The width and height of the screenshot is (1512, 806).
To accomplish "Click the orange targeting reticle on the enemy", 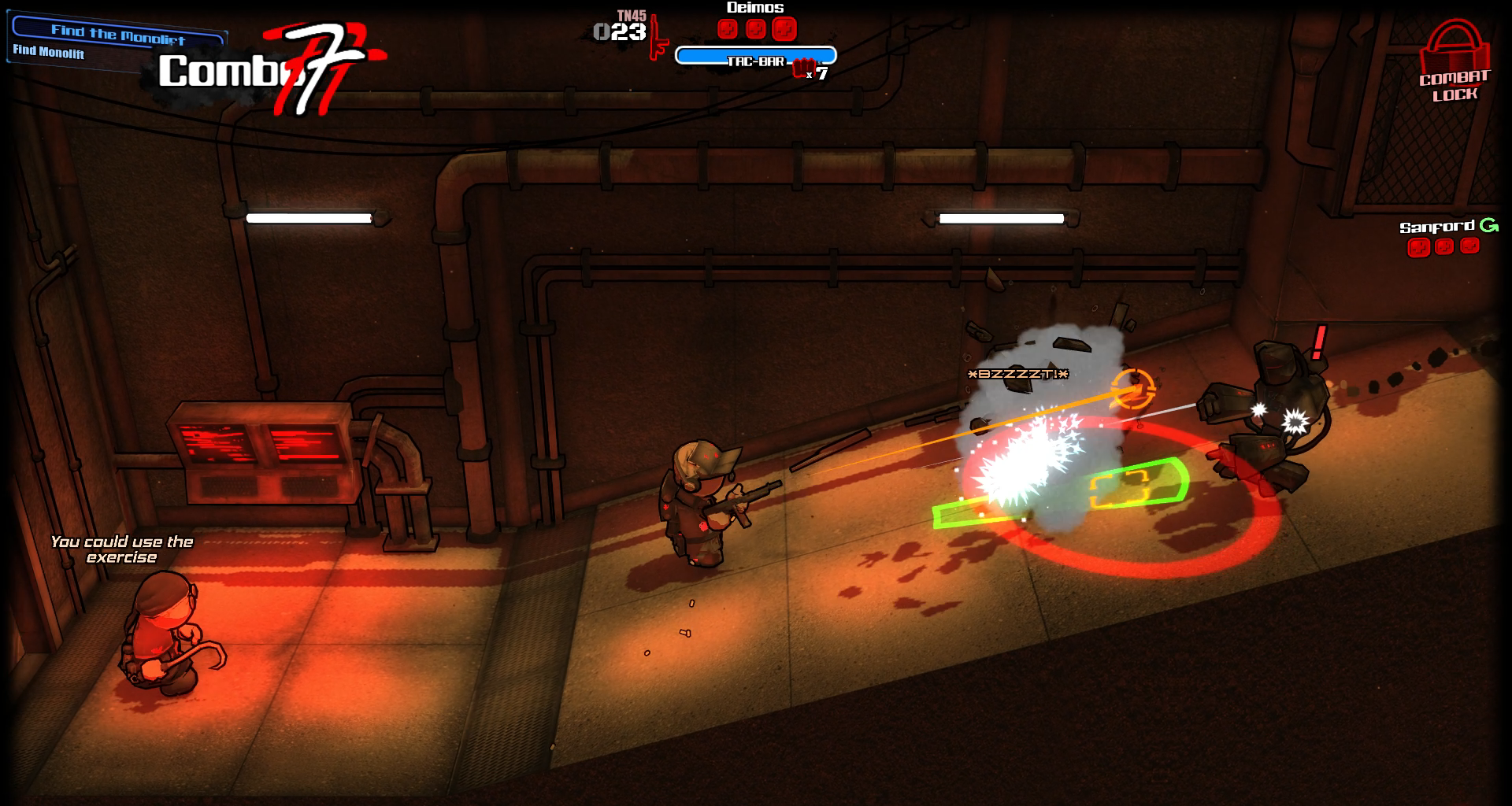I will 1135,390.
